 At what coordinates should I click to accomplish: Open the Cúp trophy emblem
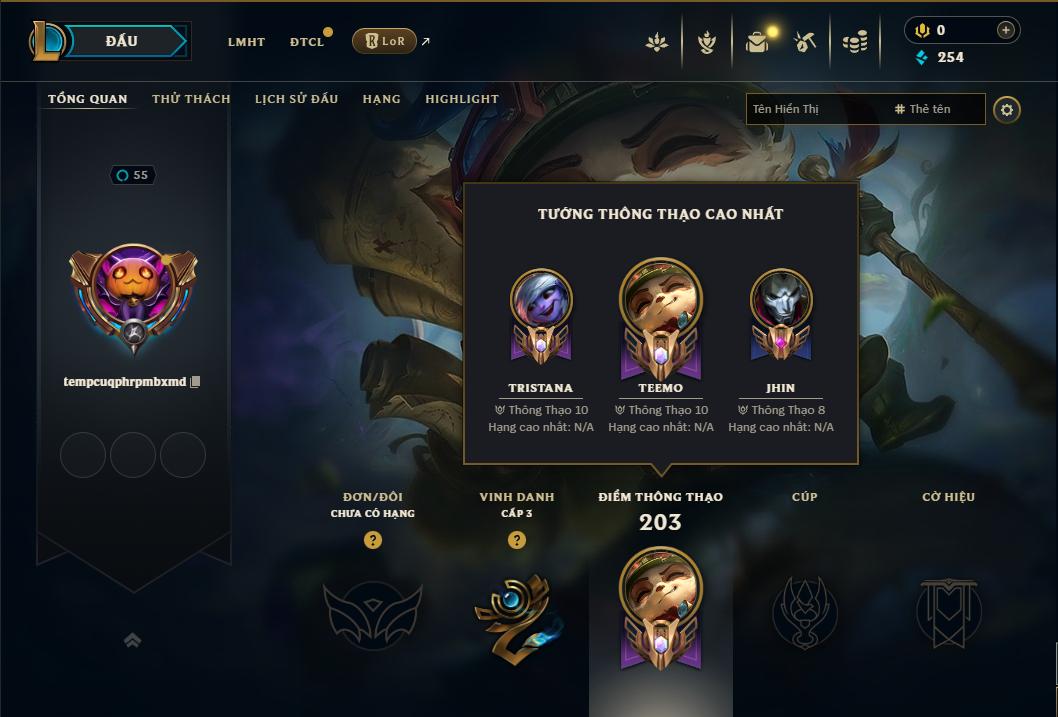coord(805,612)
